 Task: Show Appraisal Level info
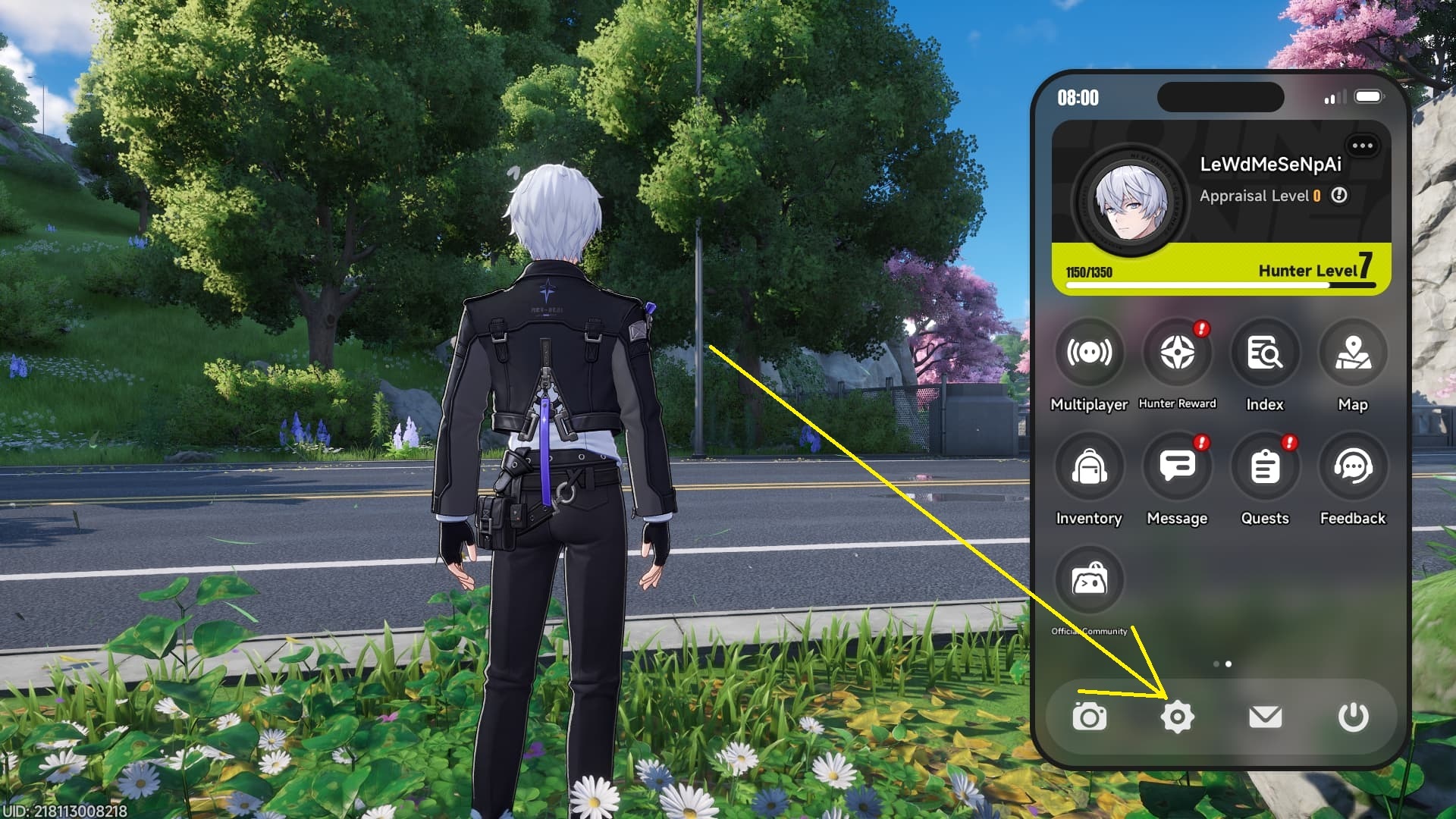click(1340, 196)
